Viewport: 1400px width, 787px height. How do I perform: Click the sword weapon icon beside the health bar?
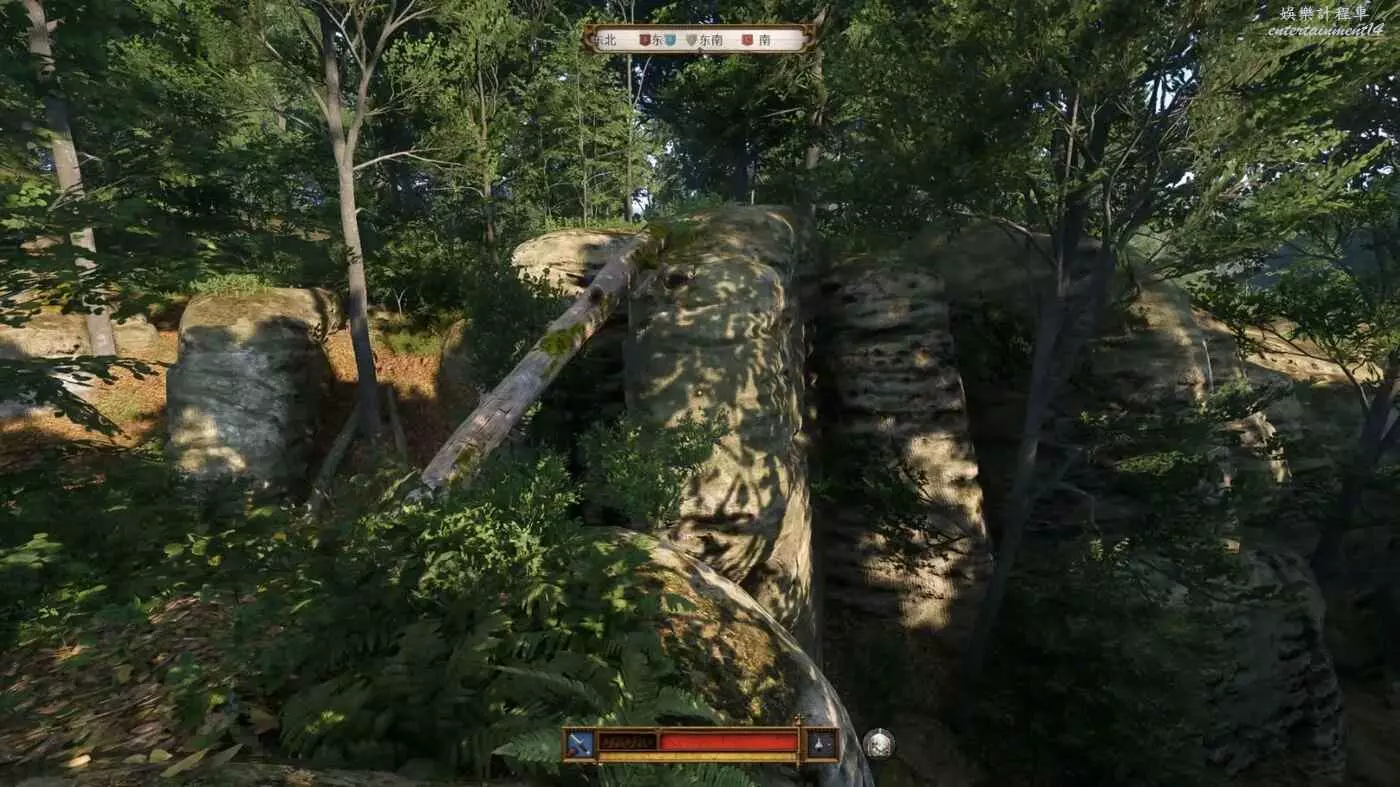580,744
